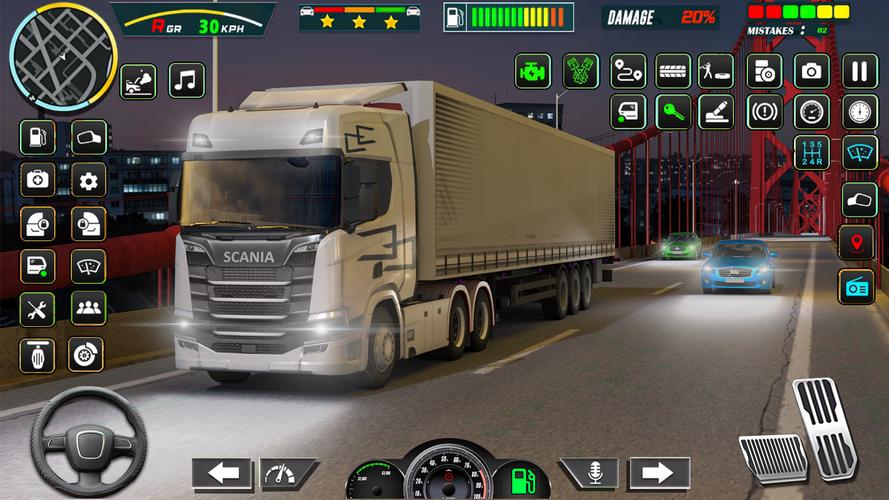Screen dimensions: 889x500
Task: Turn on the radio icon
Action: coord(859,286)
